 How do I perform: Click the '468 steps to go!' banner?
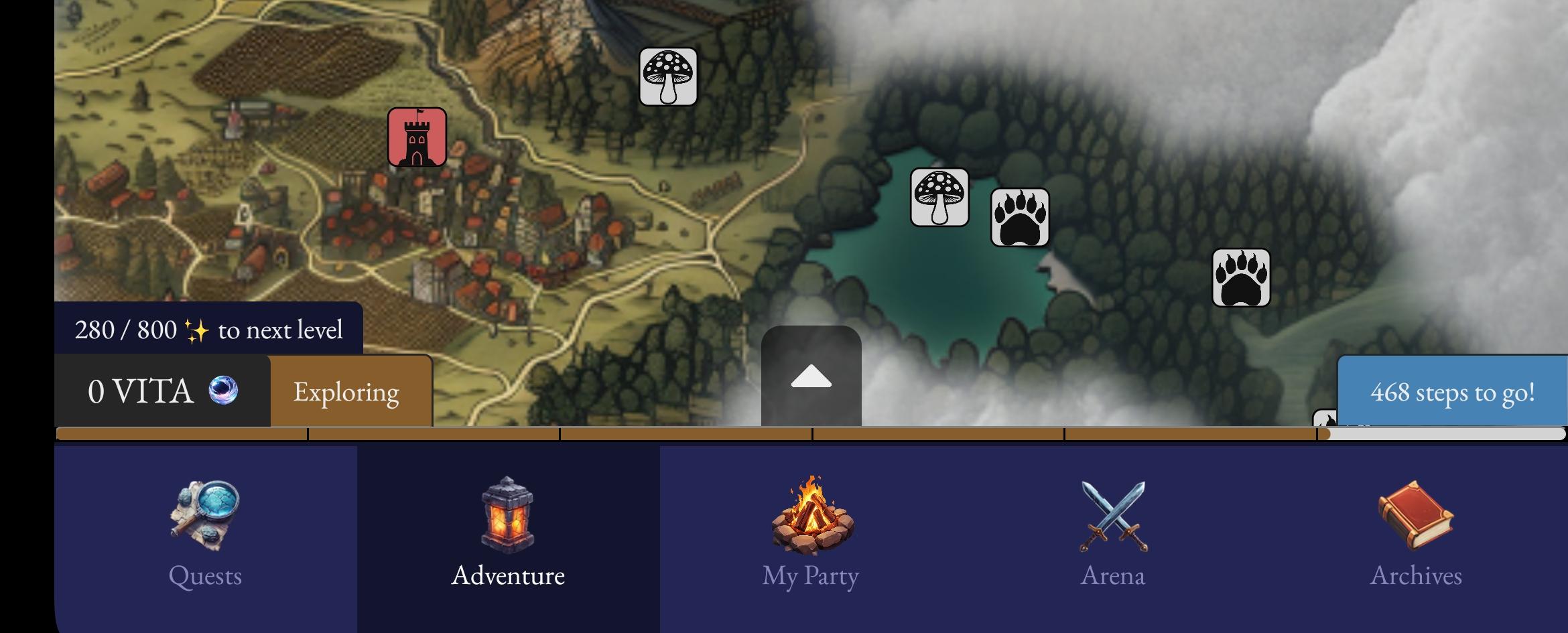(x=1452, y=392)
